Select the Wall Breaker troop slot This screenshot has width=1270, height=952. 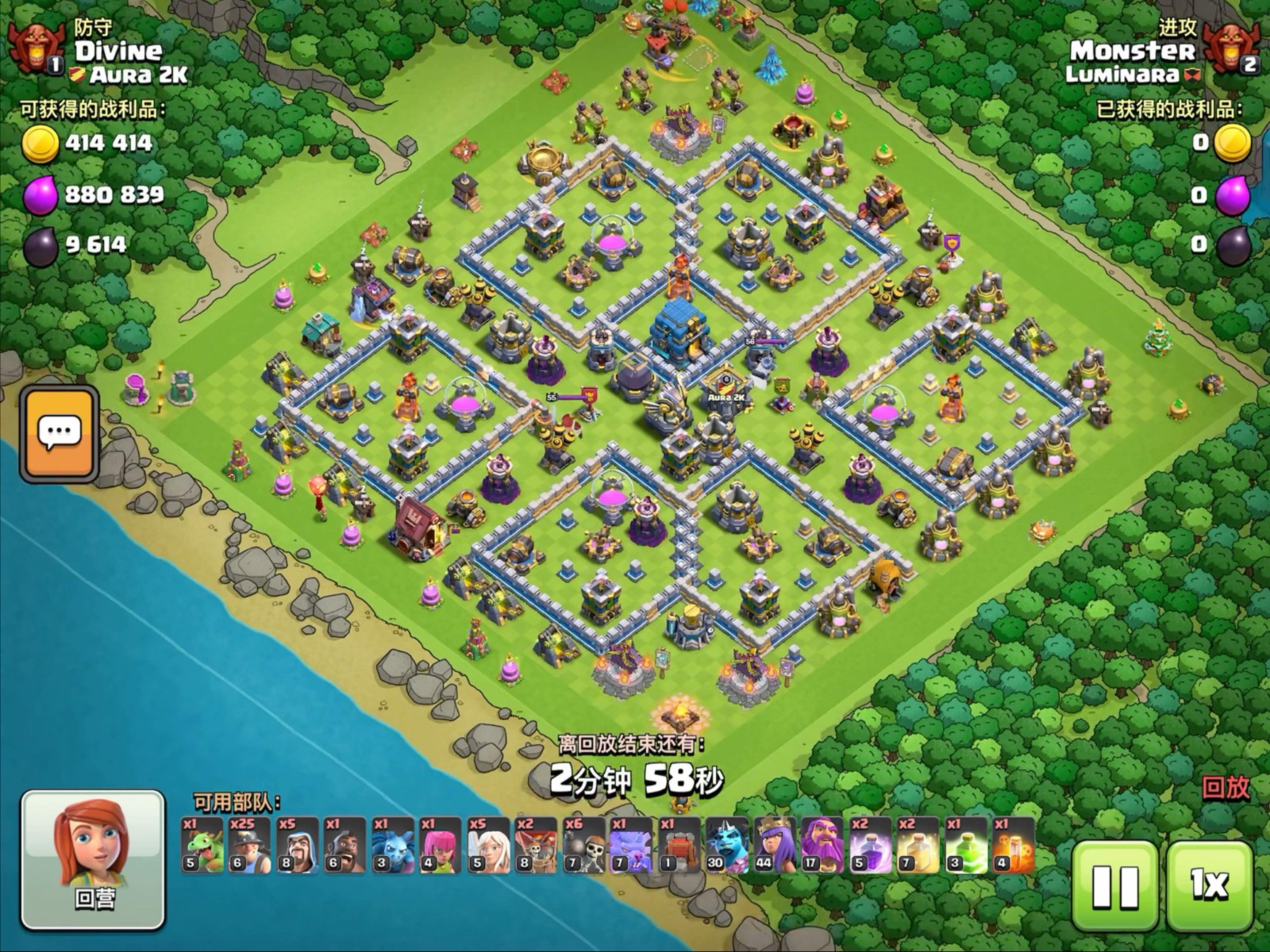[x=584, y=846]
